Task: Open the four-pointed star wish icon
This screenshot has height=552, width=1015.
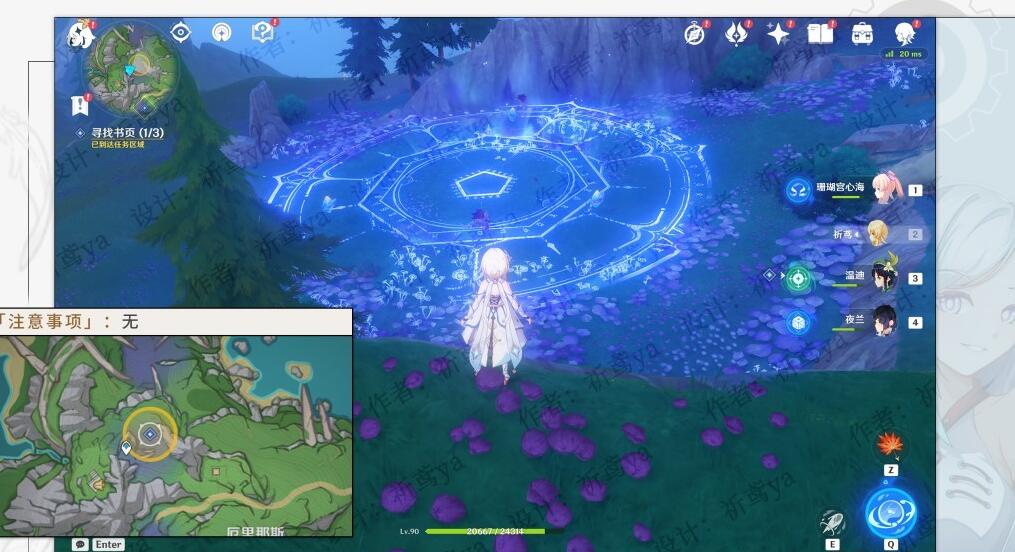Action: point(778,34)
